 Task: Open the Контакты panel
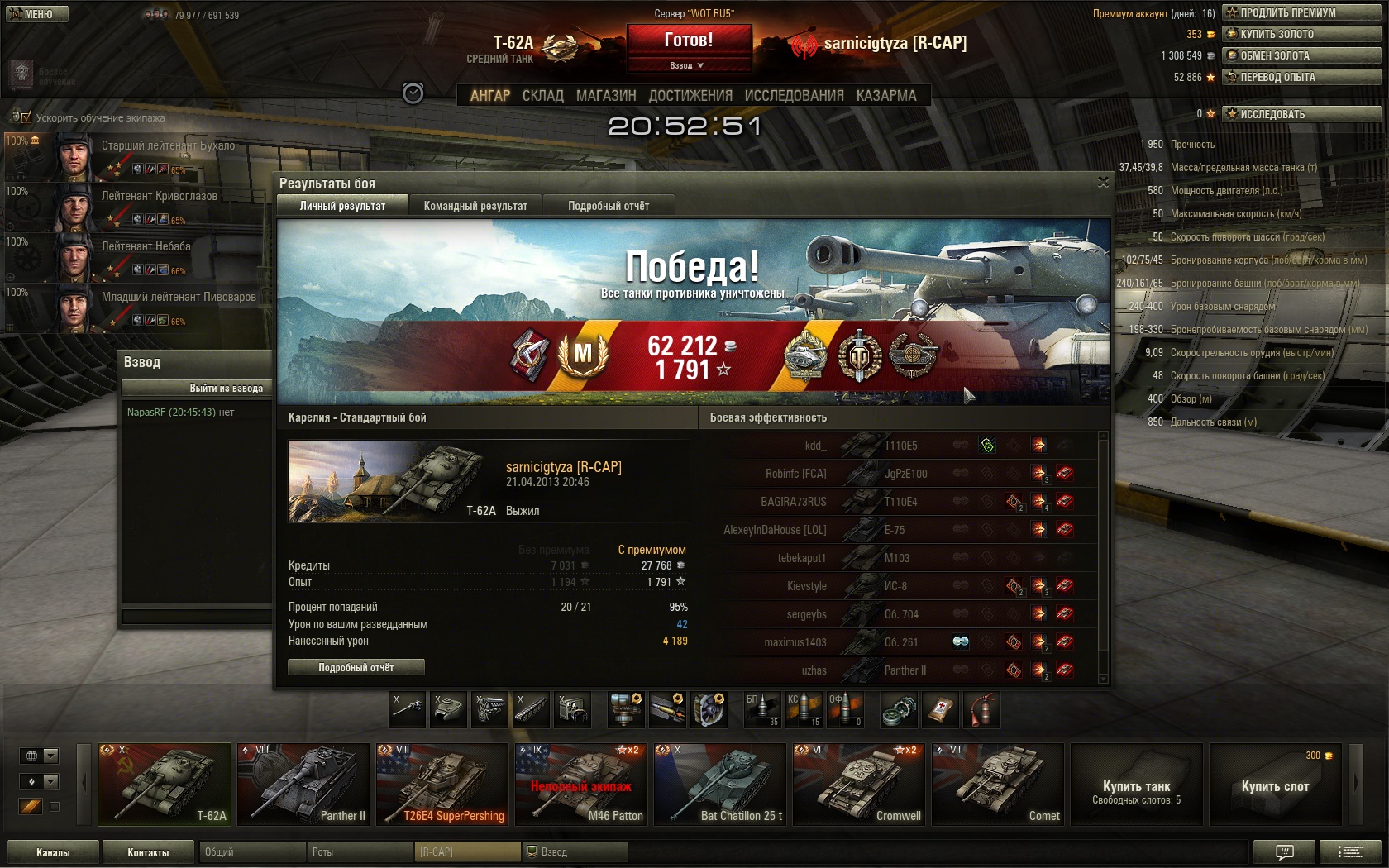[x=148, y=852]
